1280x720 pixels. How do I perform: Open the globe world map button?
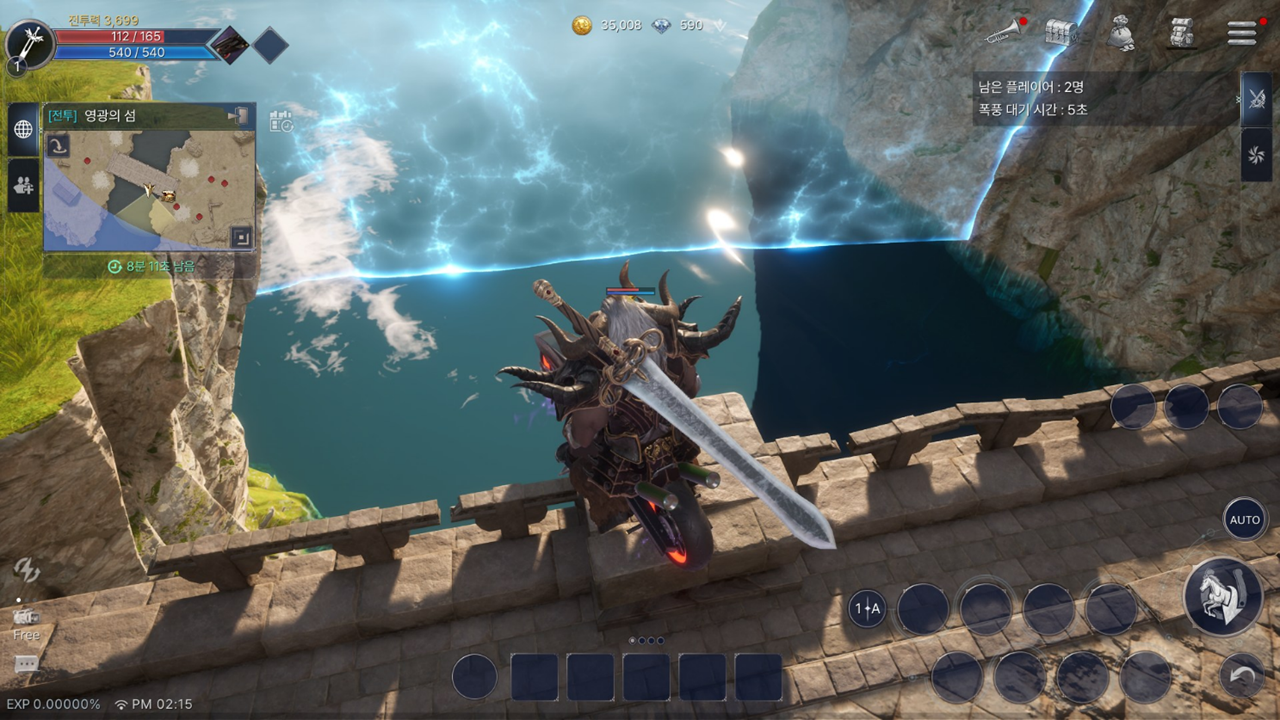pos(23,129)
